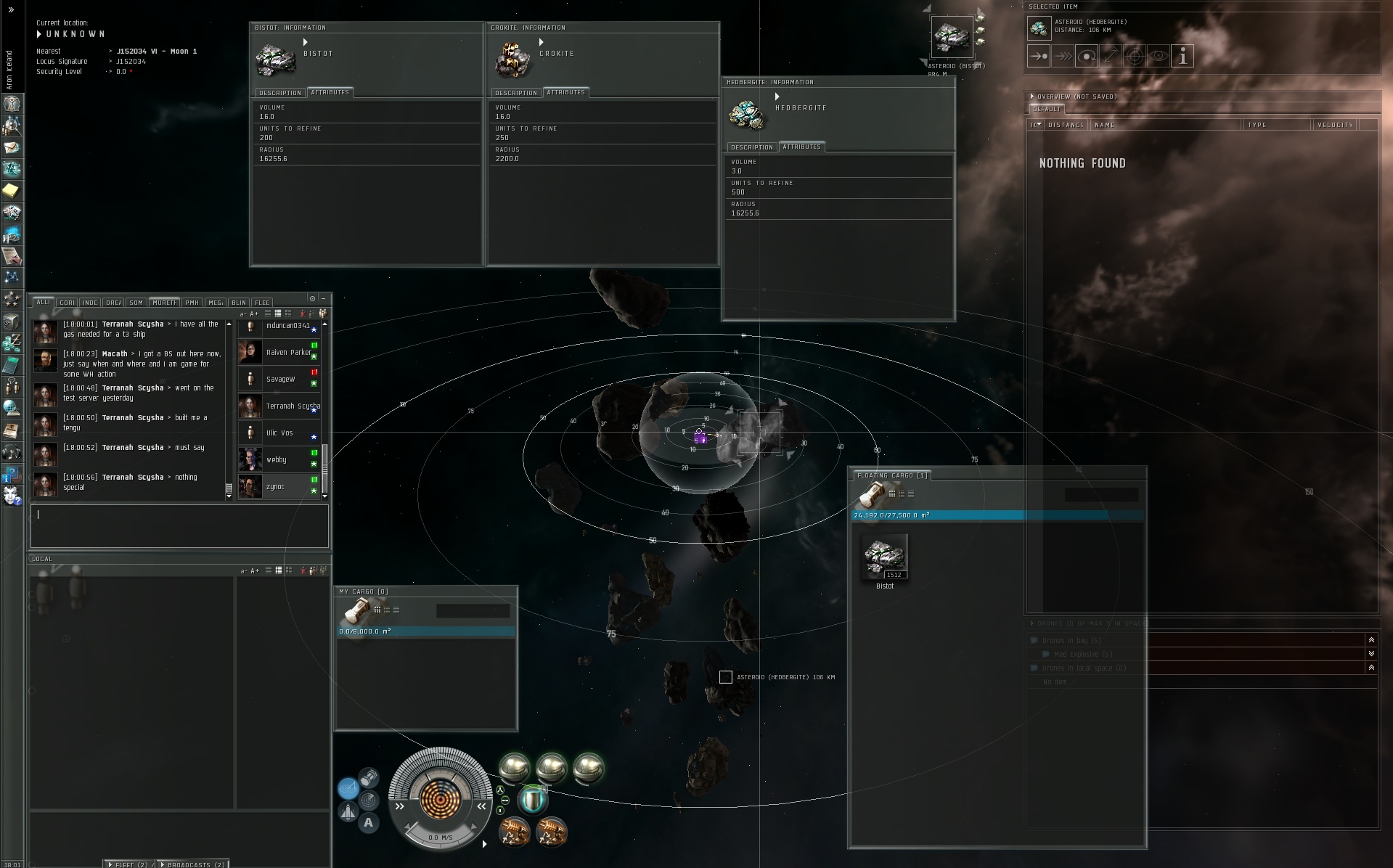The width and height of the screenshot is (1393, 868).
Task: Open the CORI chat channel tab
Action: 68,303
